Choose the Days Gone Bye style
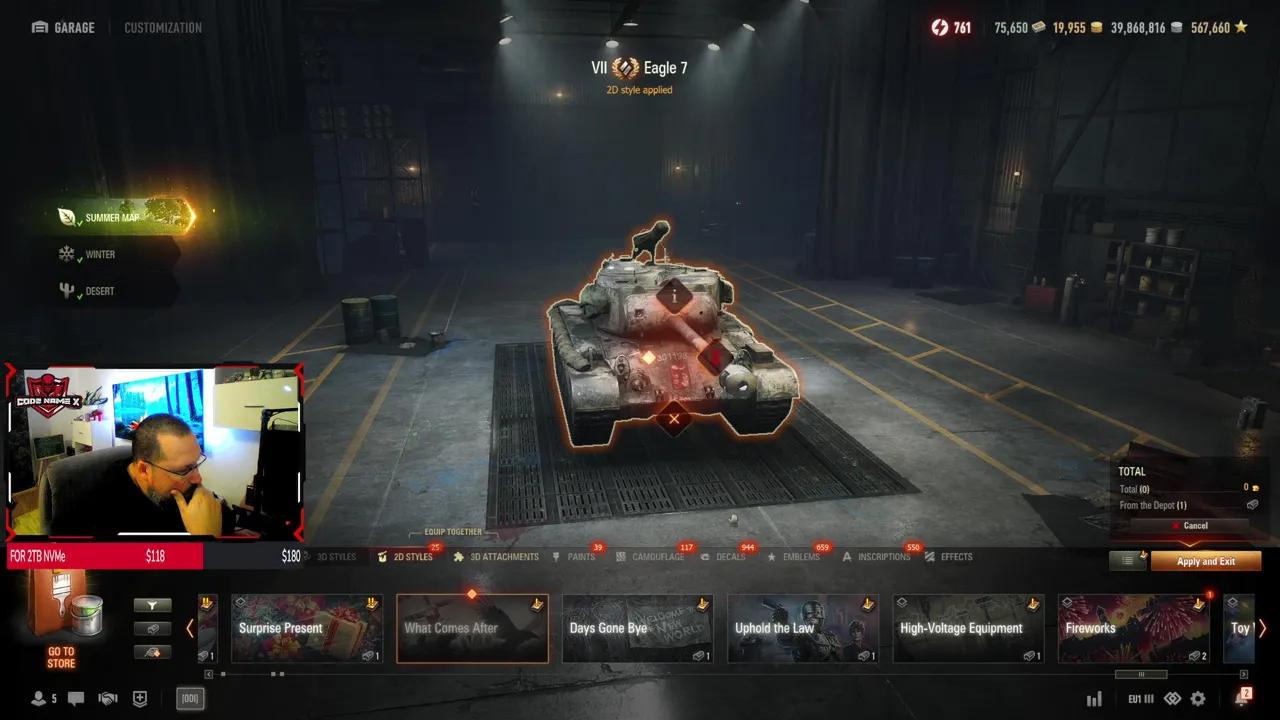 click(x=637, y=629)
